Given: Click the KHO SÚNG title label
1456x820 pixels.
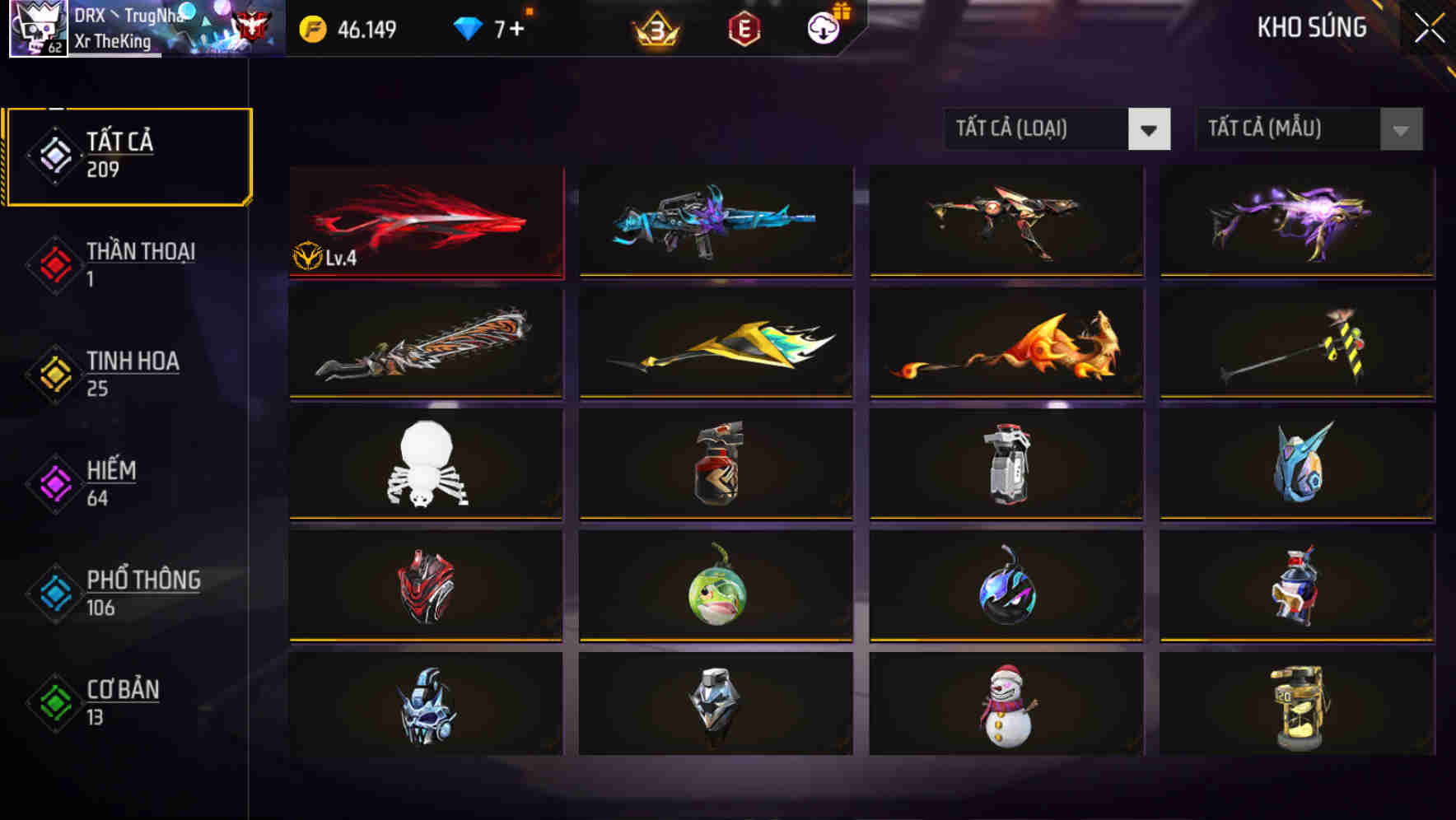Looking at the screenshot, I should pos(1311,27).
